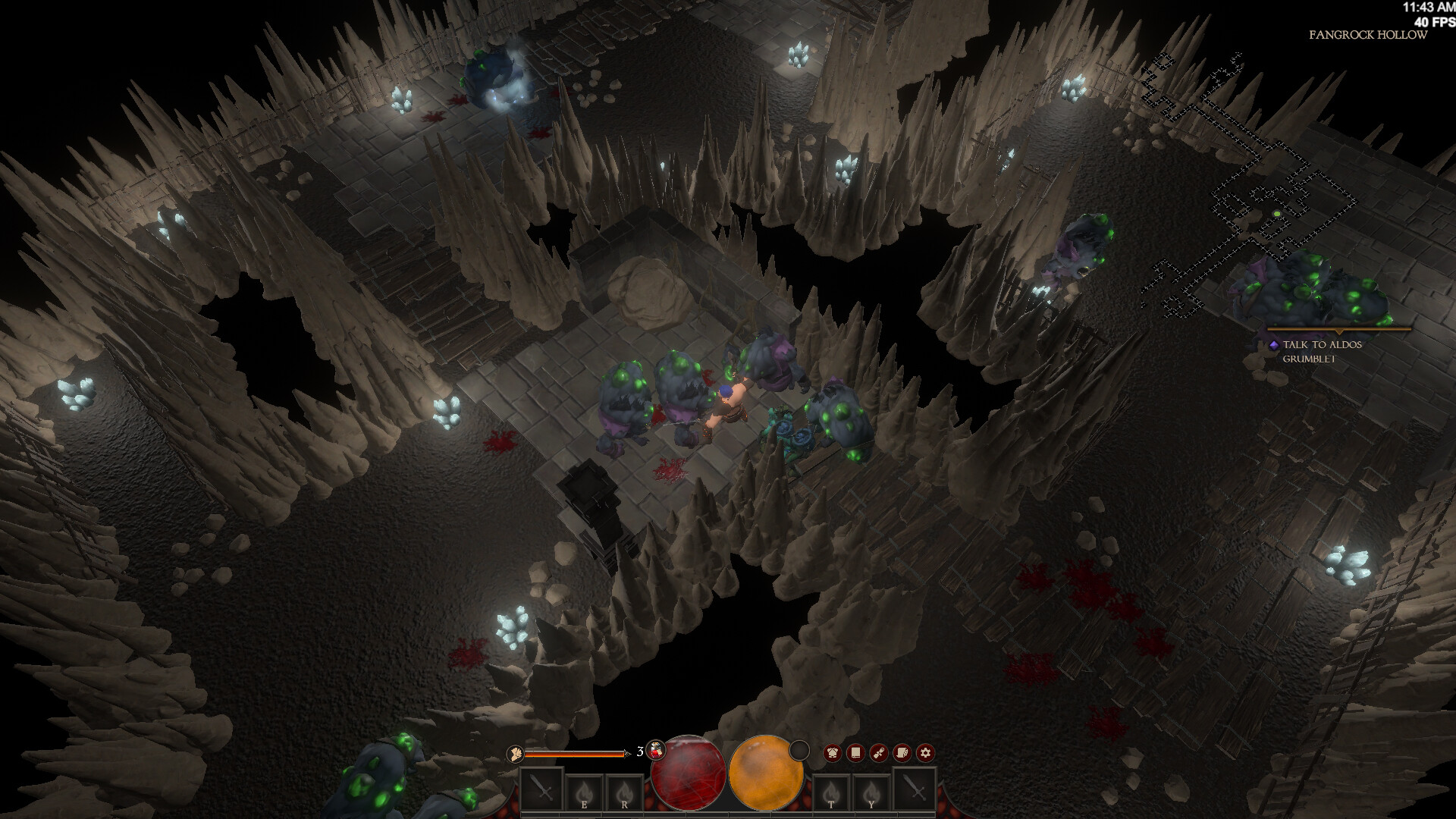The width and height of the screenshot is (1456, 819).
Task: Select the empty skill slot labeled T
Action: click(832, 792)
